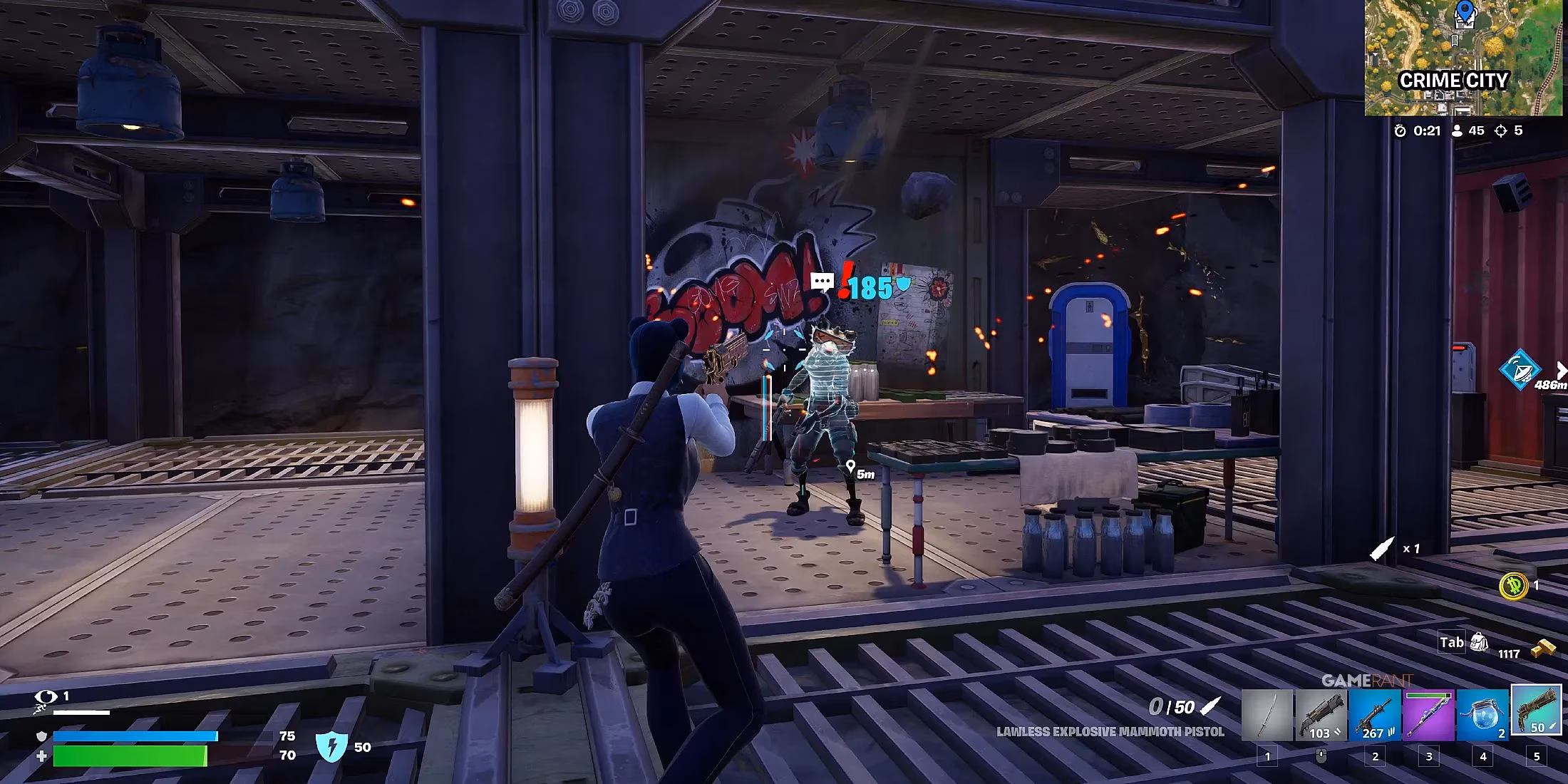This screenshot has width=1568, height=784.
Task: Select the shotgun with 103 ammo
Action: [1324, 714]
